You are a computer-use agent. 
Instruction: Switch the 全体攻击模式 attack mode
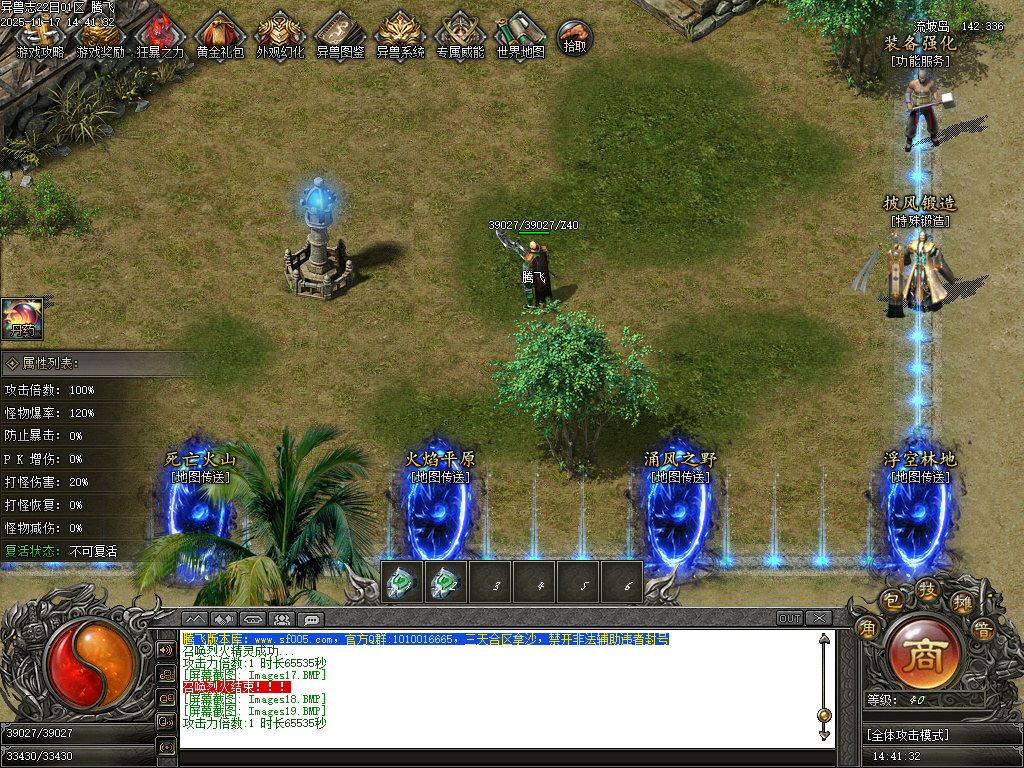click(940, 735)
